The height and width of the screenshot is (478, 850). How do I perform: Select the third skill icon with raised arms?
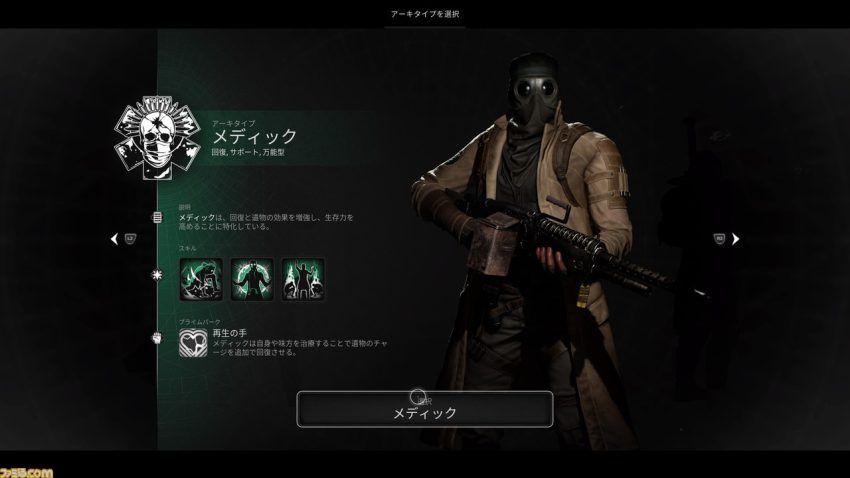(x=302, y=278)
